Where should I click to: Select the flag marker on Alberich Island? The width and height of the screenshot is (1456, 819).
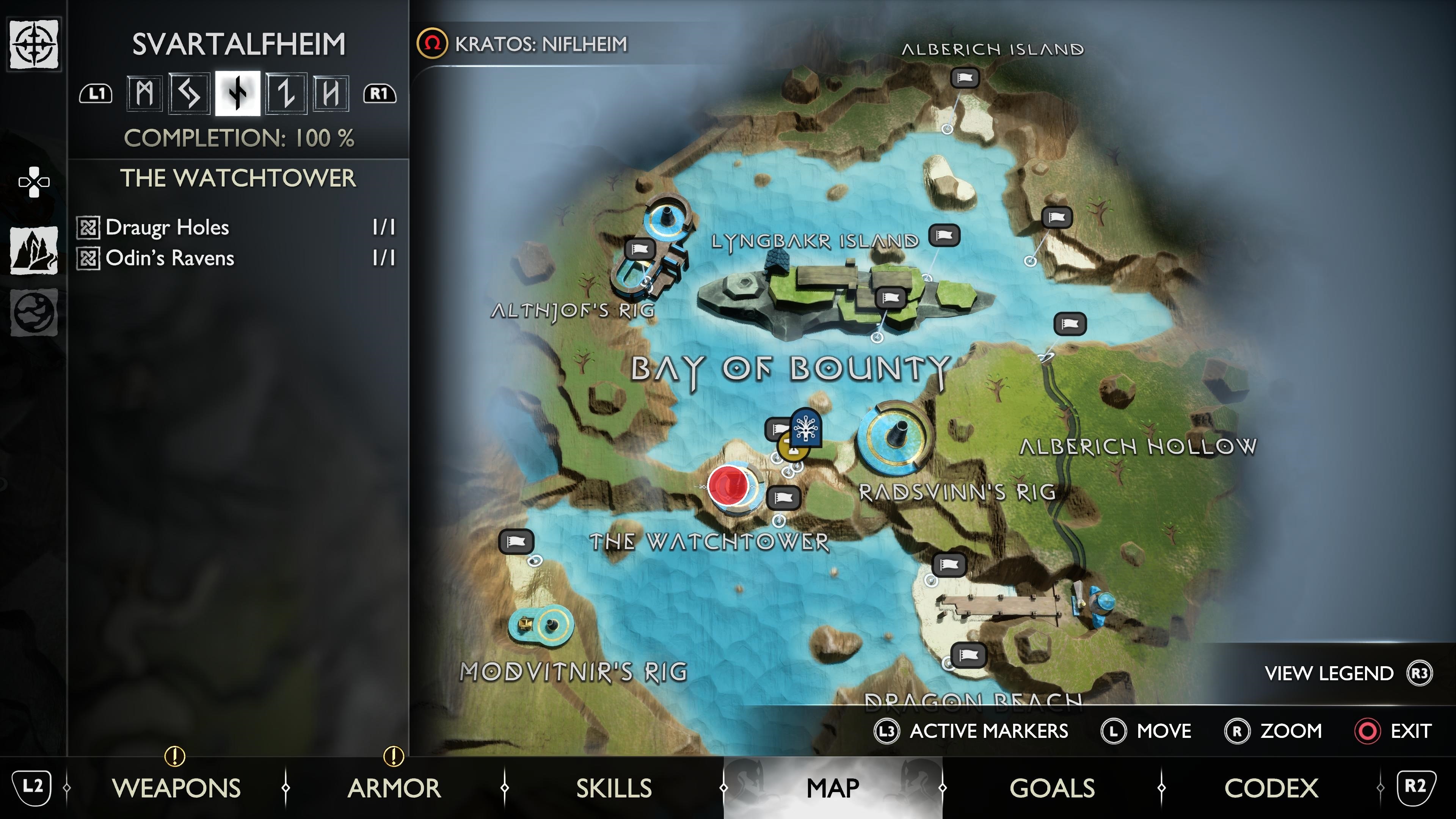coord(965,77)
